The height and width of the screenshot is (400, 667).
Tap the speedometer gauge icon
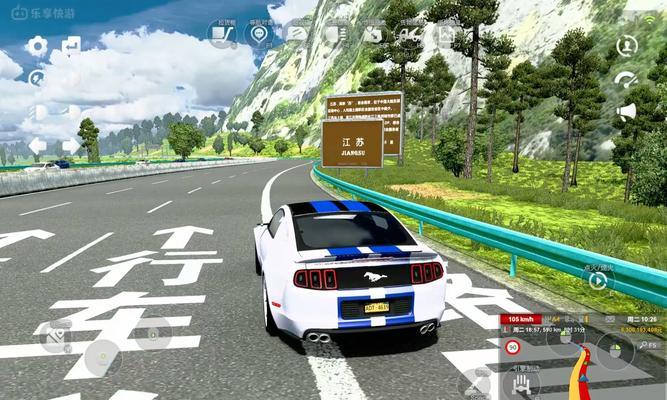[627, 79]
